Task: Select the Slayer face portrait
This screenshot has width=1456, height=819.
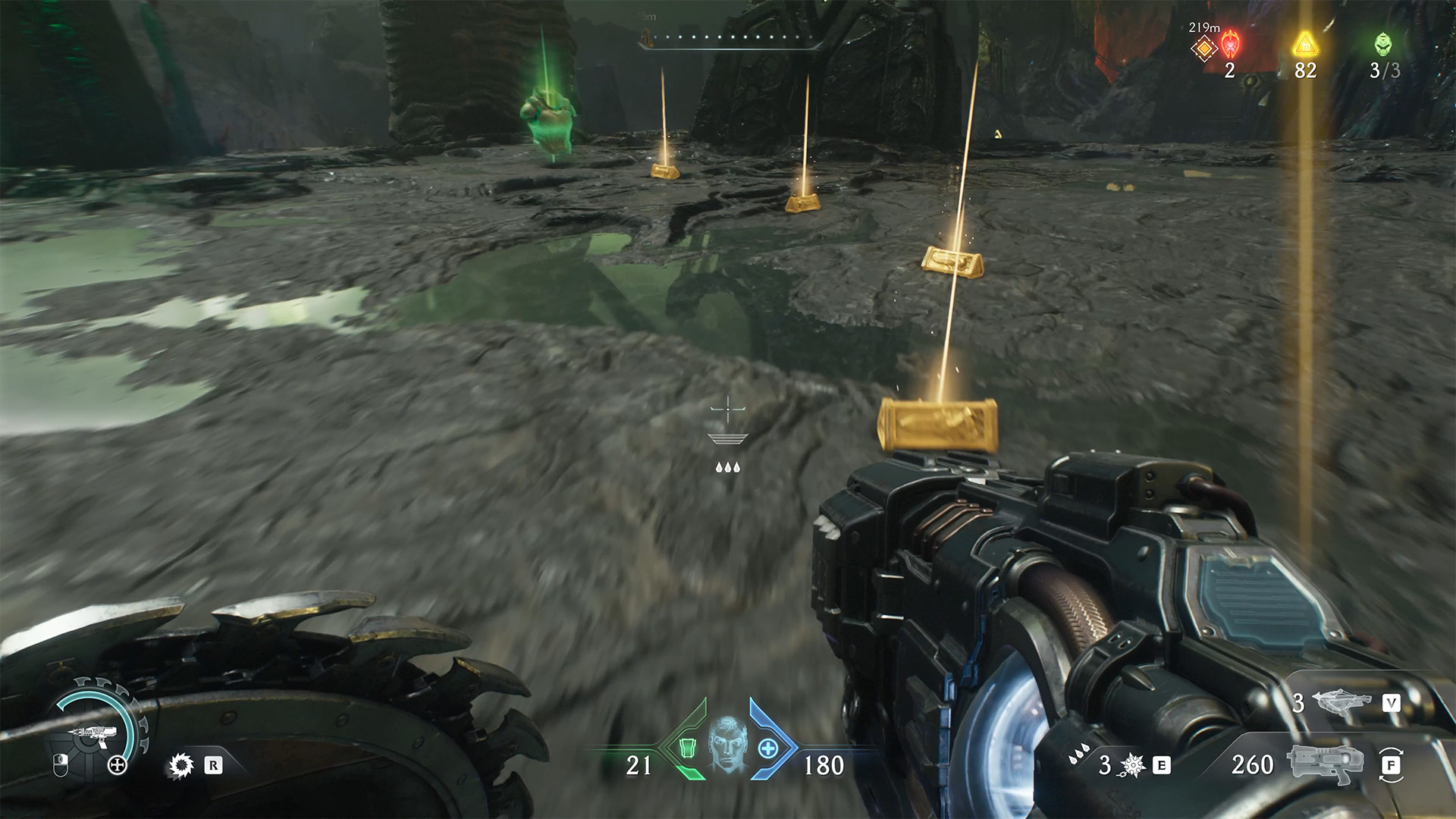Action: tap(728, 743)
